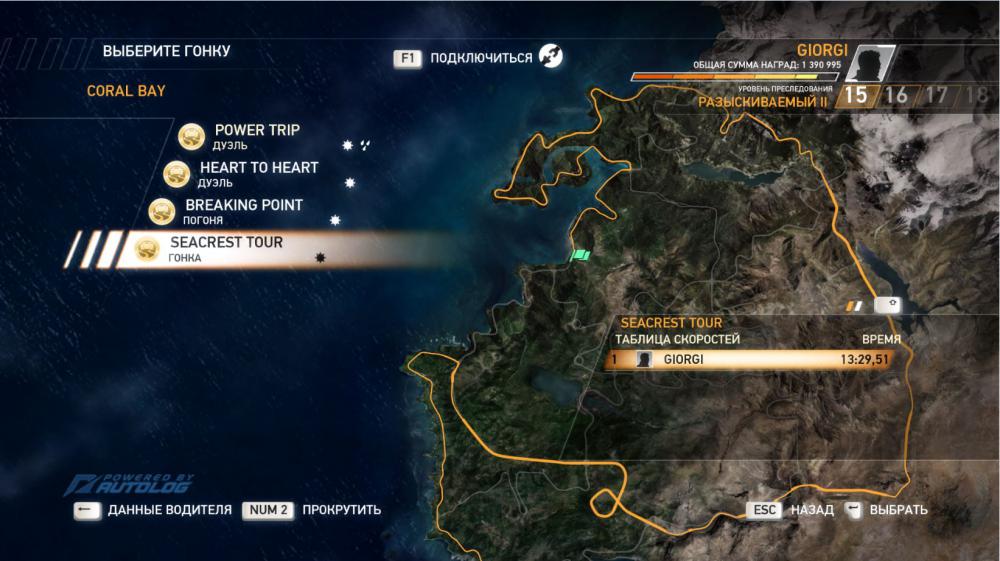Click the Подключиться connect option
Viewport: 1000px width, 561px height.
point(480,58)
